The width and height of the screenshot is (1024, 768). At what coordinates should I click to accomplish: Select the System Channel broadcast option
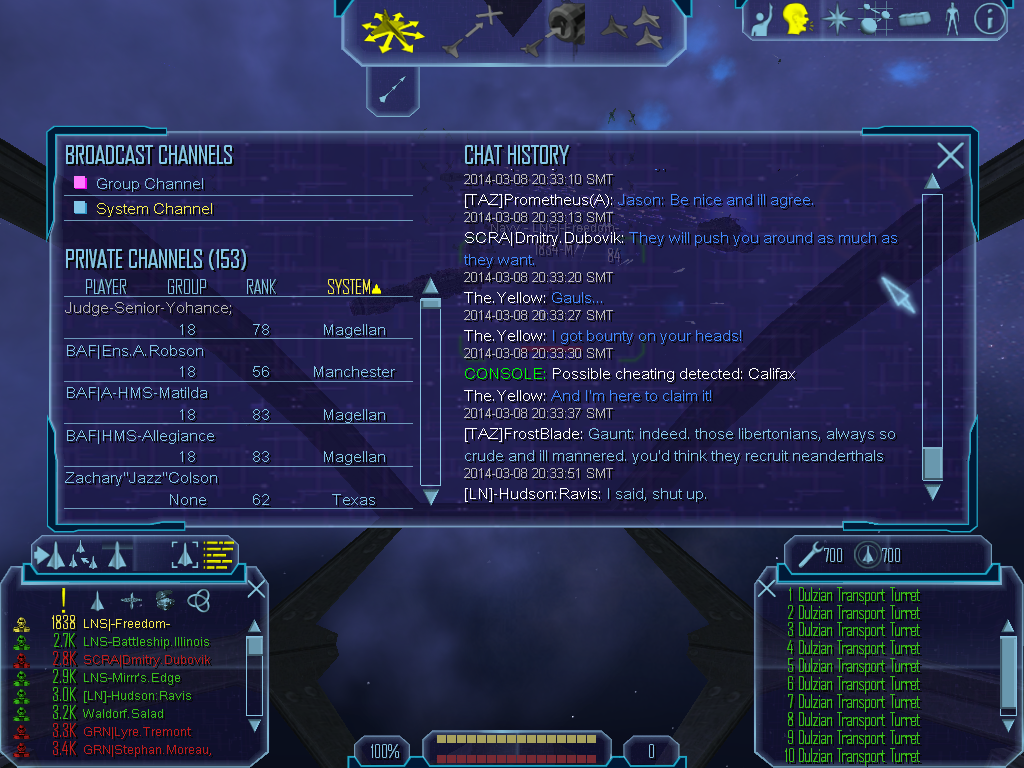coord(153,209)
